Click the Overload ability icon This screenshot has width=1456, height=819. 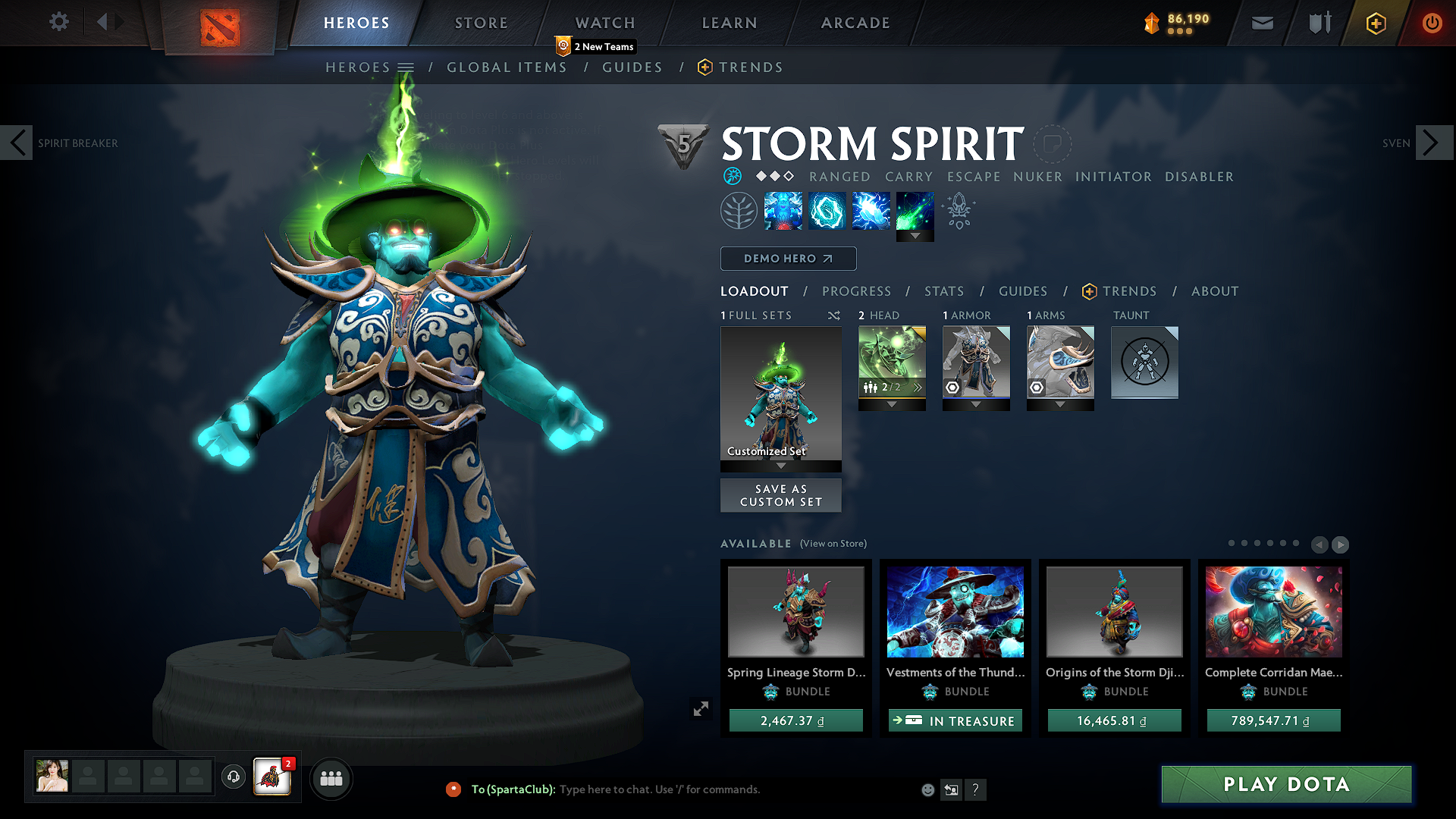coord(871,210)
